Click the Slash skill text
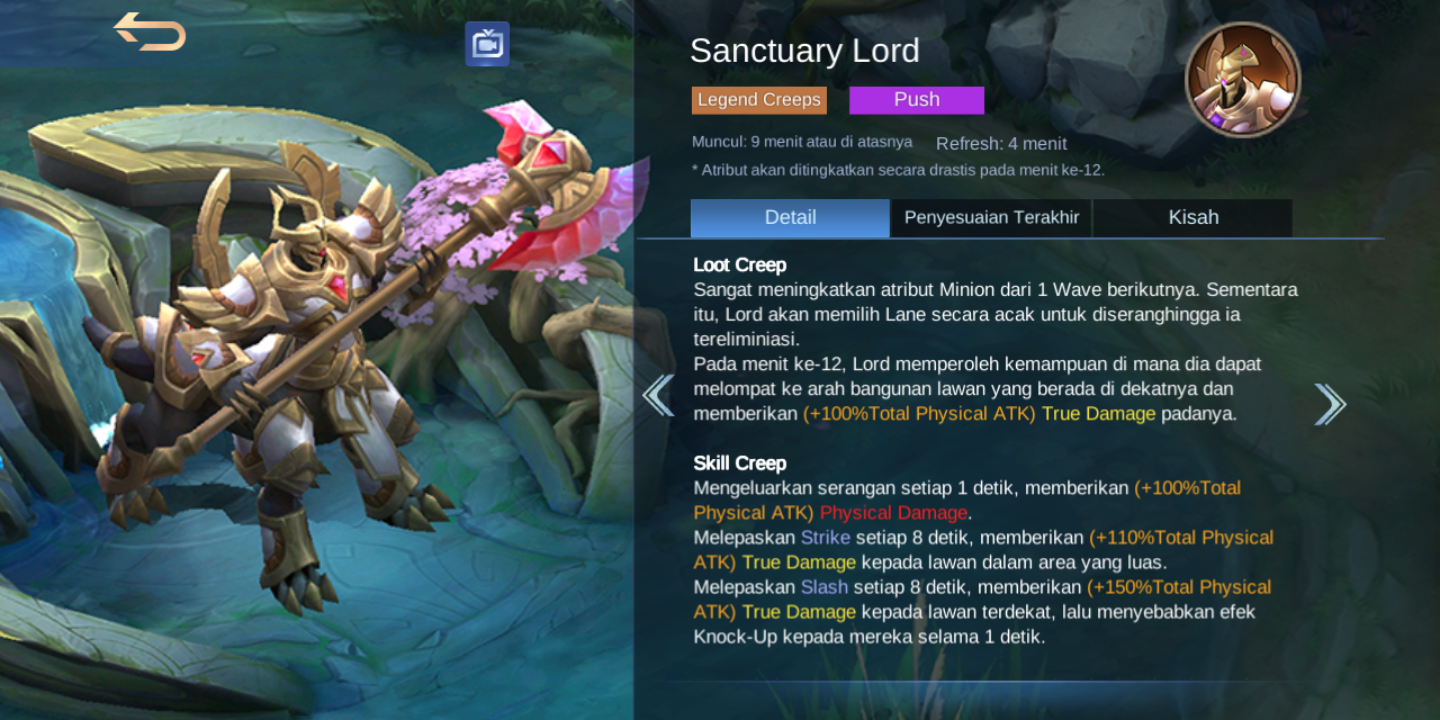 [x=822, y=587]
